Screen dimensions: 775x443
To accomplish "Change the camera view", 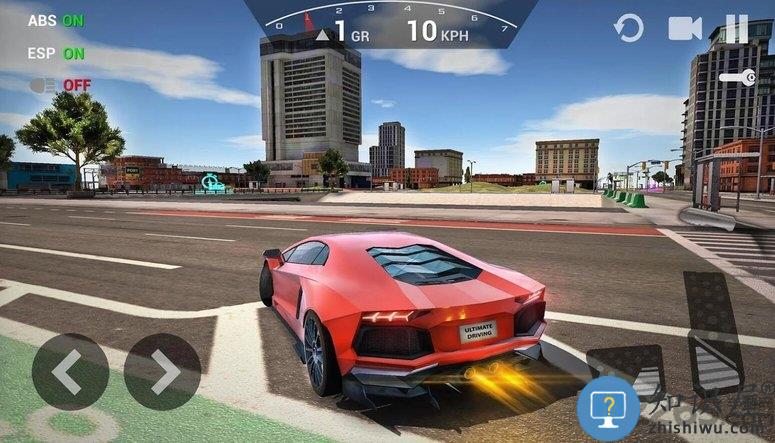I will point(685,28).
